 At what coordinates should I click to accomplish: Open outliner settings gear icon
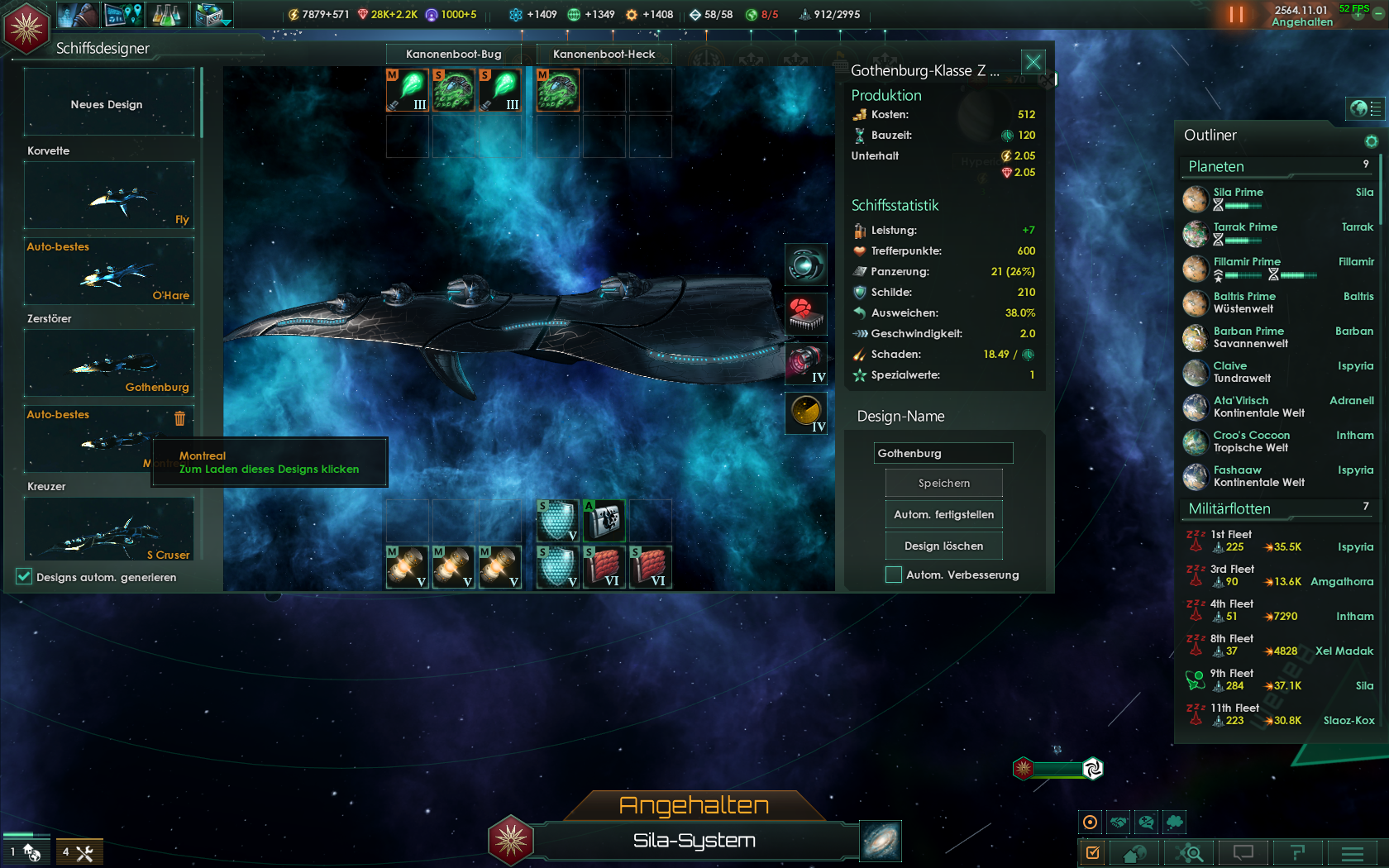click(1371, 141)
